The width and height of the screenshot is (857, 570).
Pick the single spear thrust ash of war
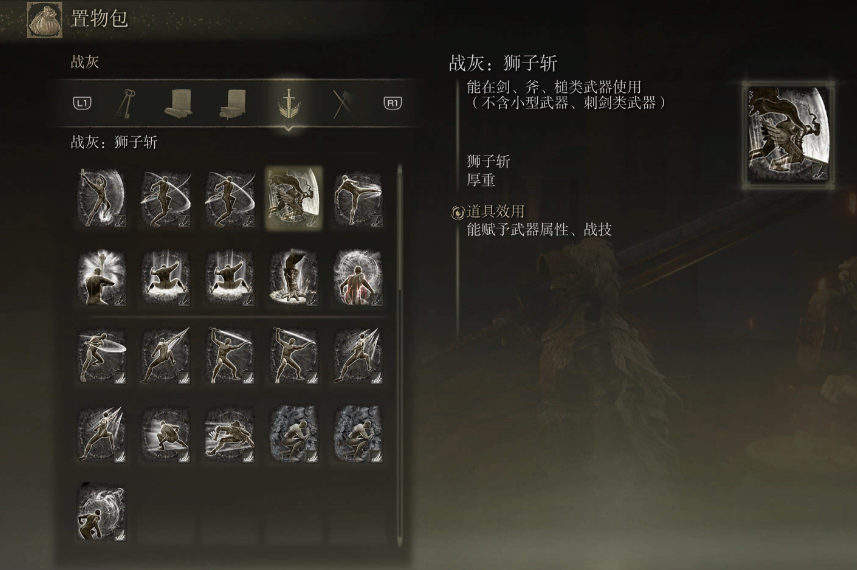pyautogui.click(x=165, y=355)
